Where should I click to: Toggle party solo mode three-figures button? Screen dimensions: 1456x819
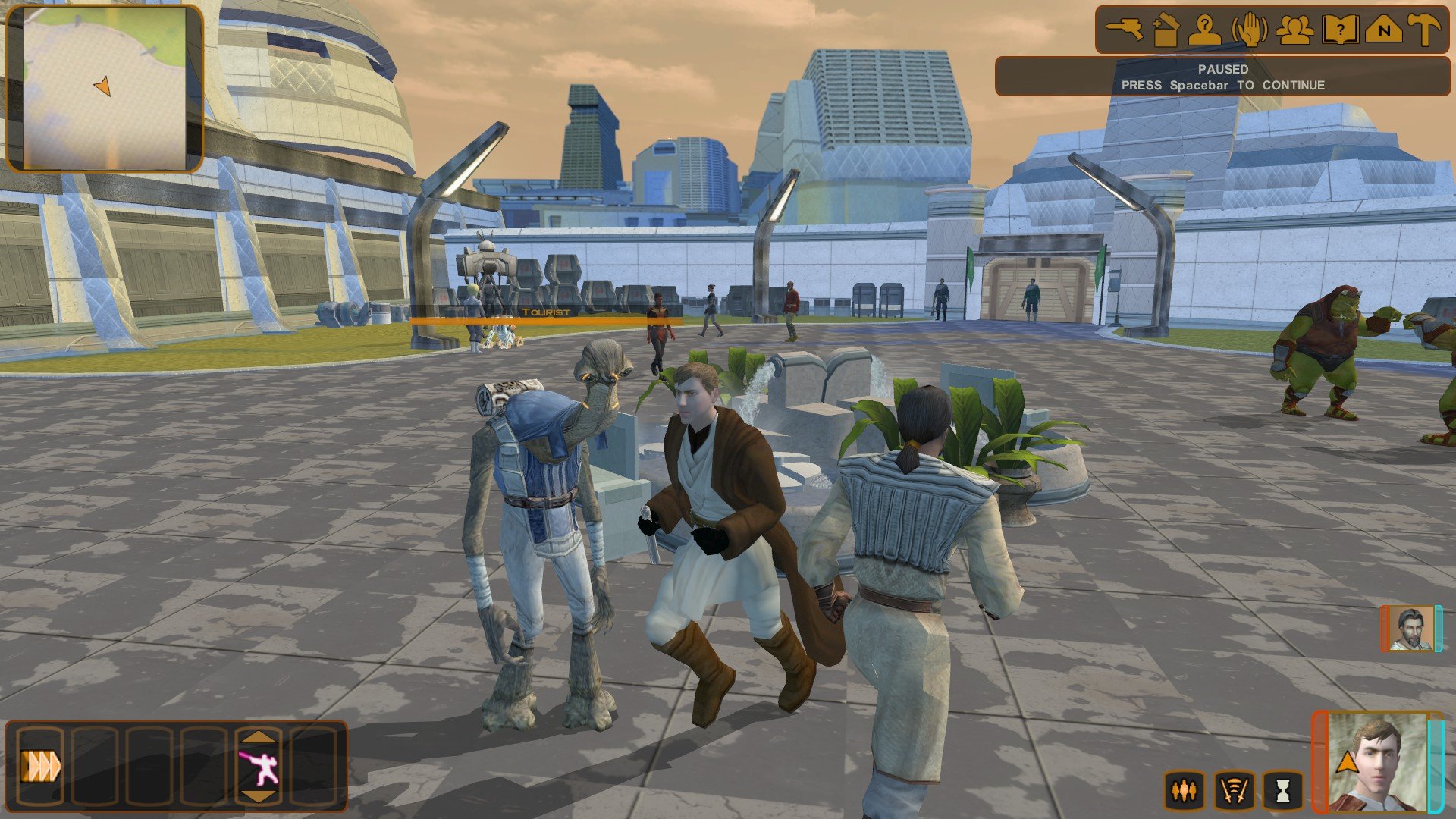pos(1184,791)
